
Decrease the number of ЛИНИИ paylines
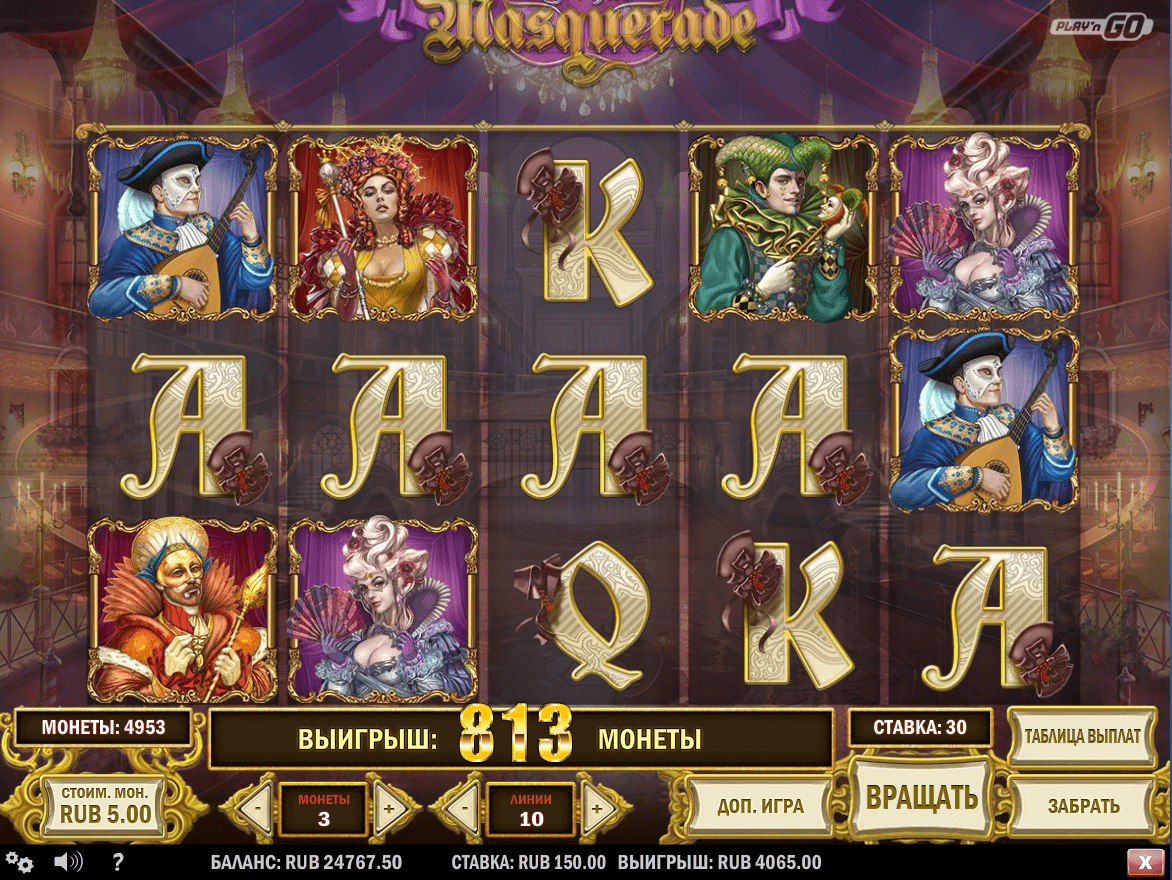tap(466, 808)
